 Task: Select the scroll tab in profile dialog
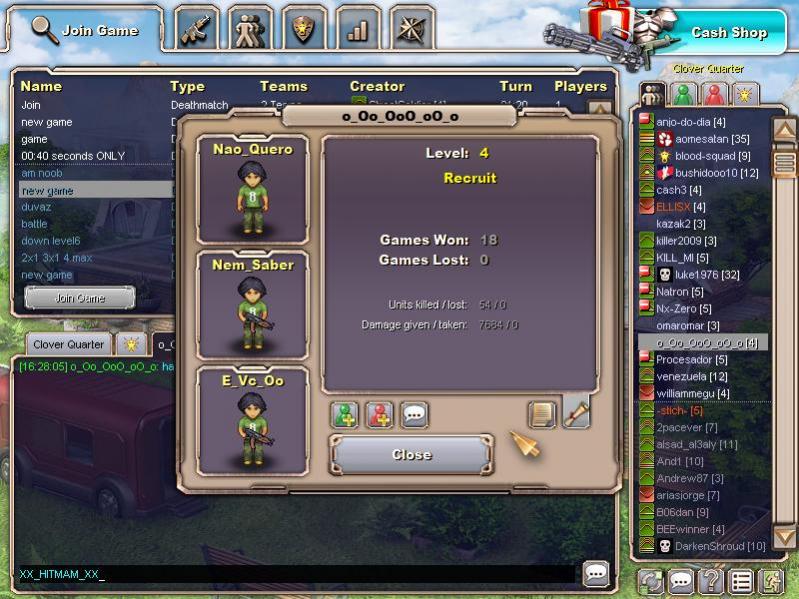pos(576,412)
